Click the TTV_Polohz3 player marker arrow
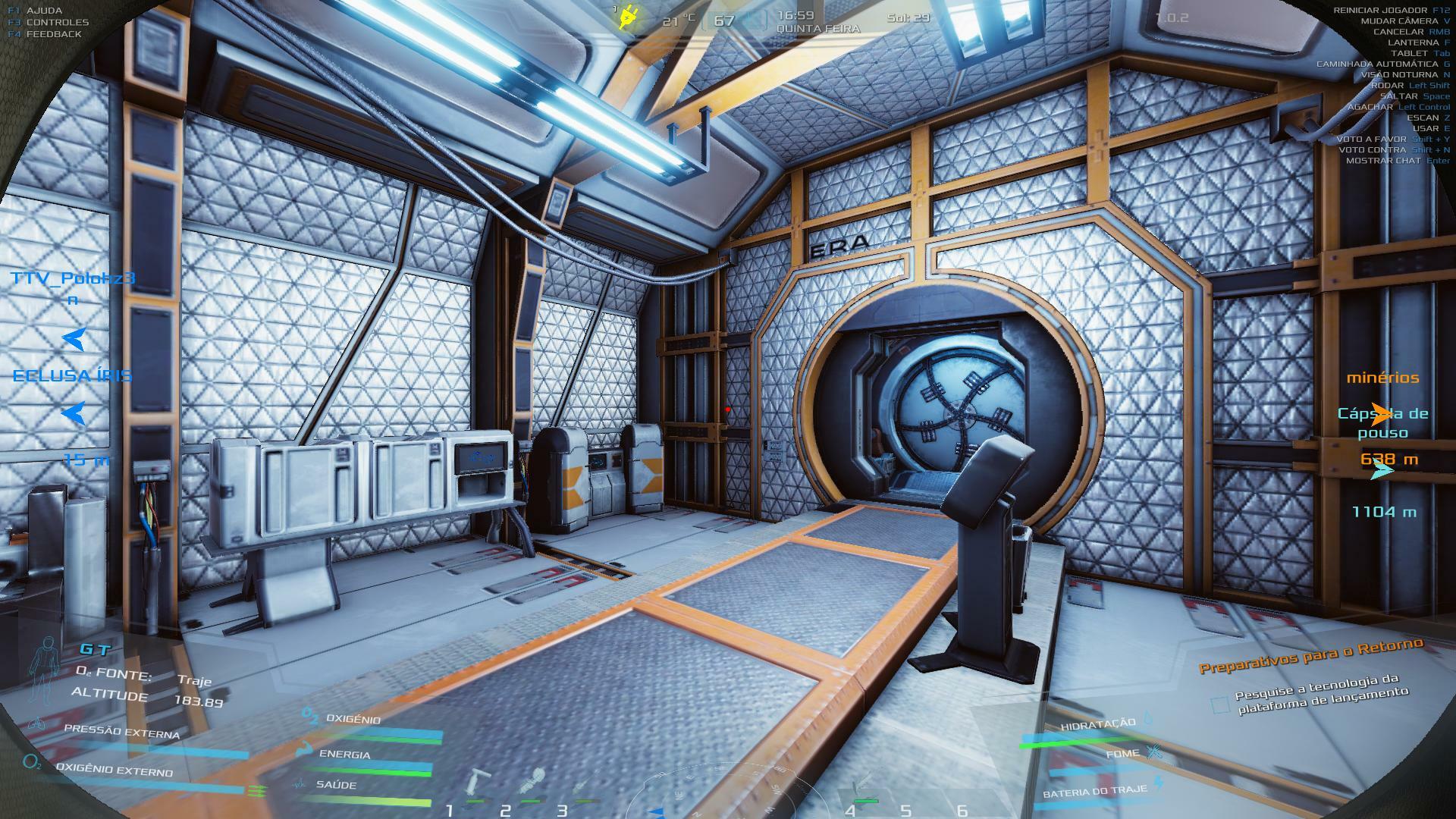This screenshot has height=819, width=1456. coord(74,339)
